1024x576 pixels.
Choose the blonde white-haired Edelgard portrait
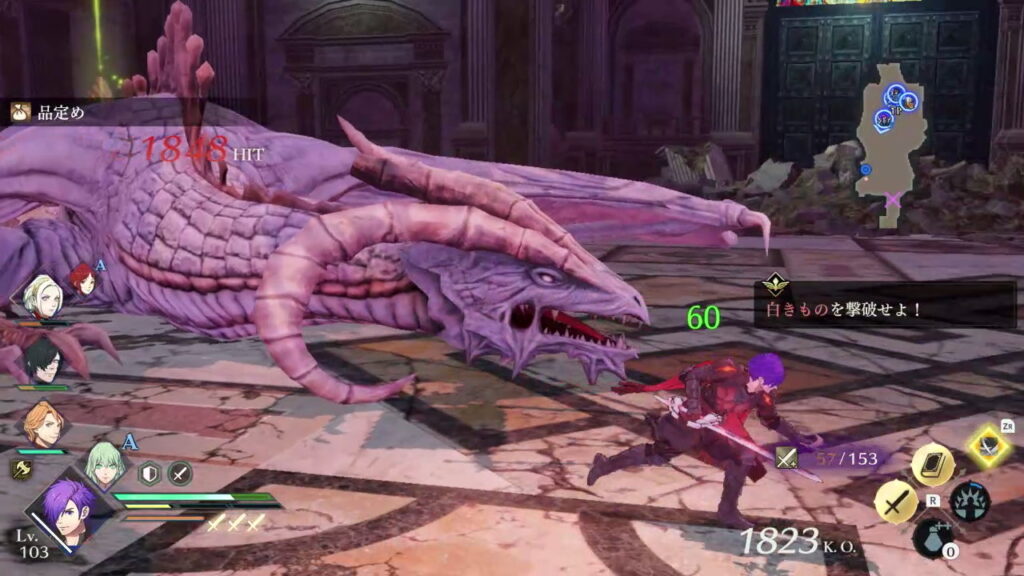[42, 297]
